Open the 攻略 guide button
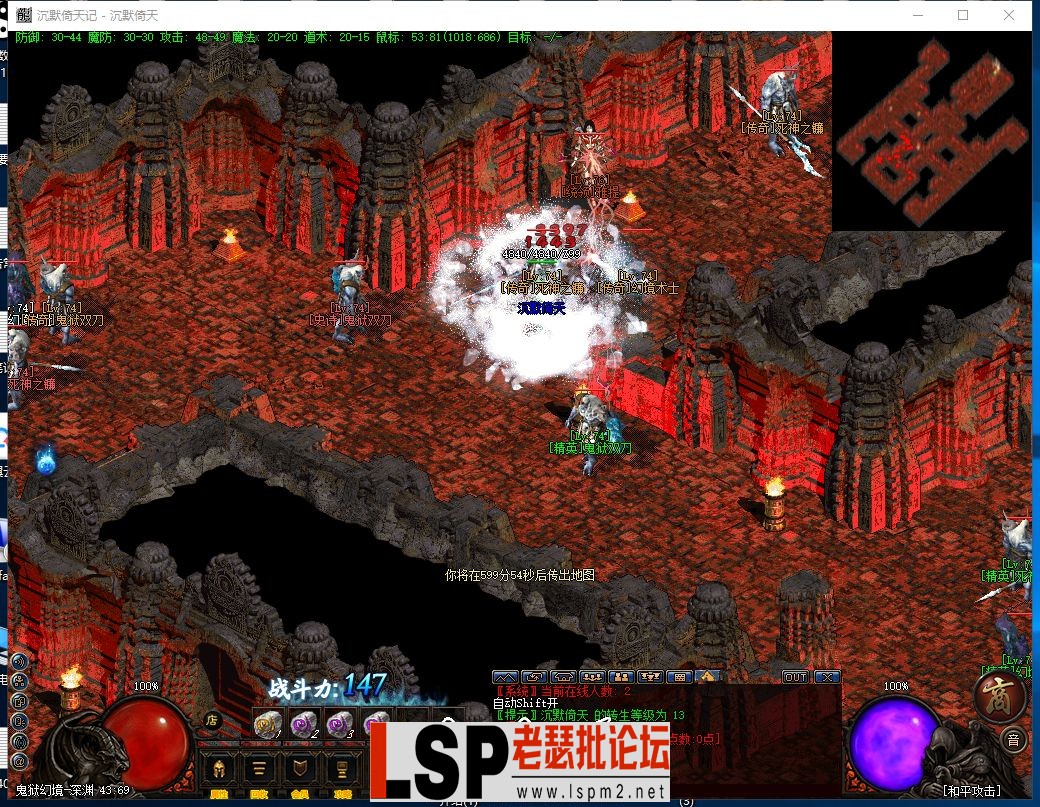 coord(340,770)
